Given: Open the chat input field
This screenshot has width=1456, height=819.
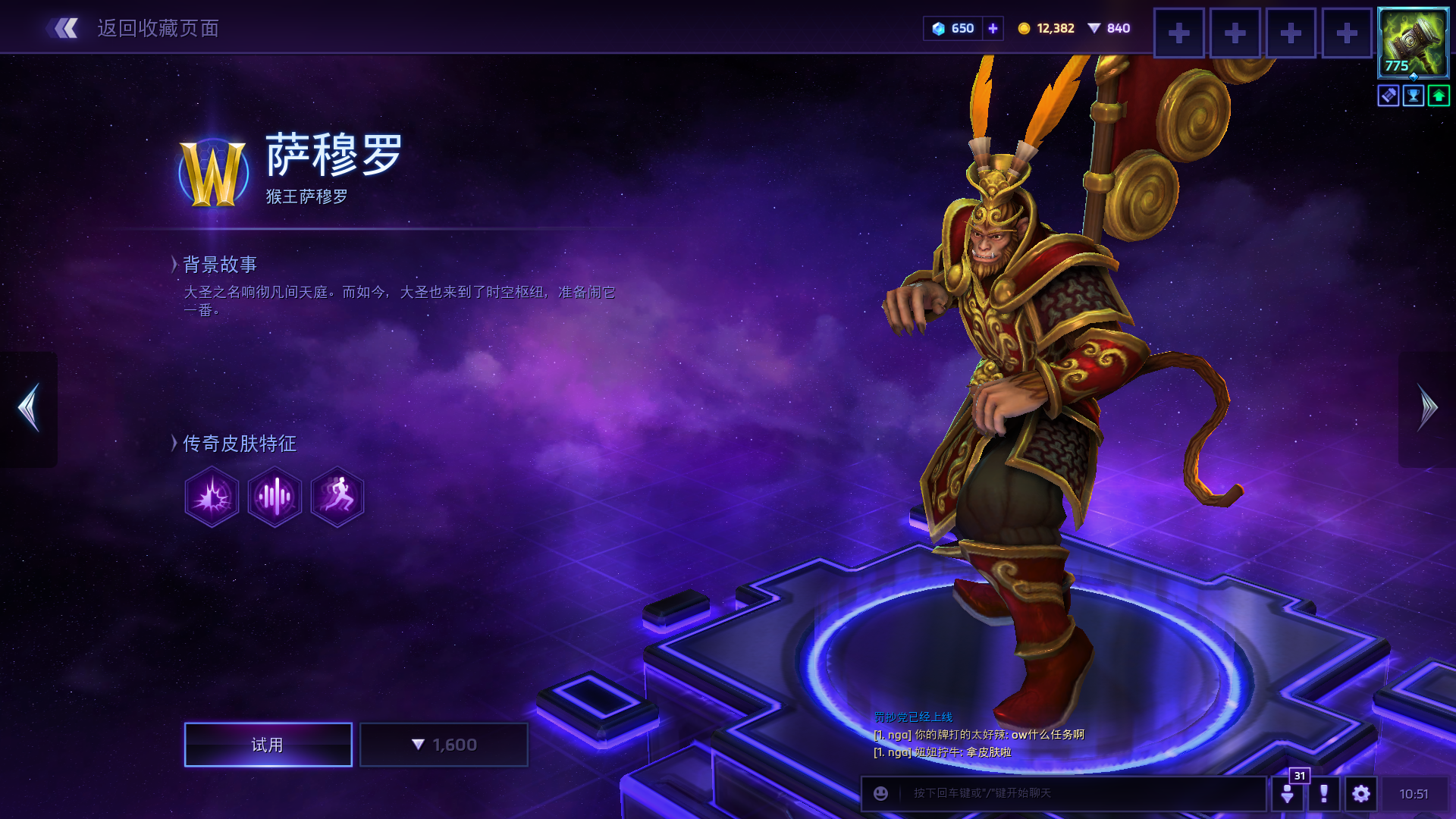Looking at the screenshot, I should tap(1077, 793).
